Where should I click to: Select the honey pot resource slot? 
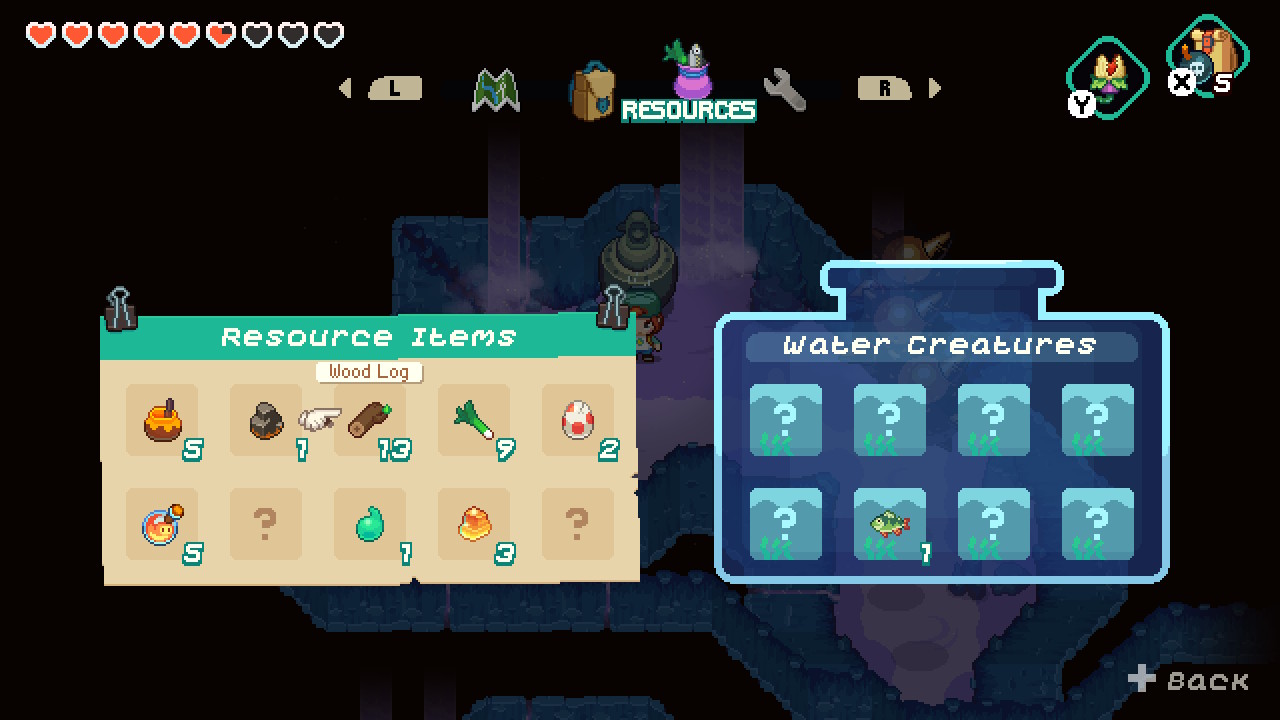click(x=162, y=421)
